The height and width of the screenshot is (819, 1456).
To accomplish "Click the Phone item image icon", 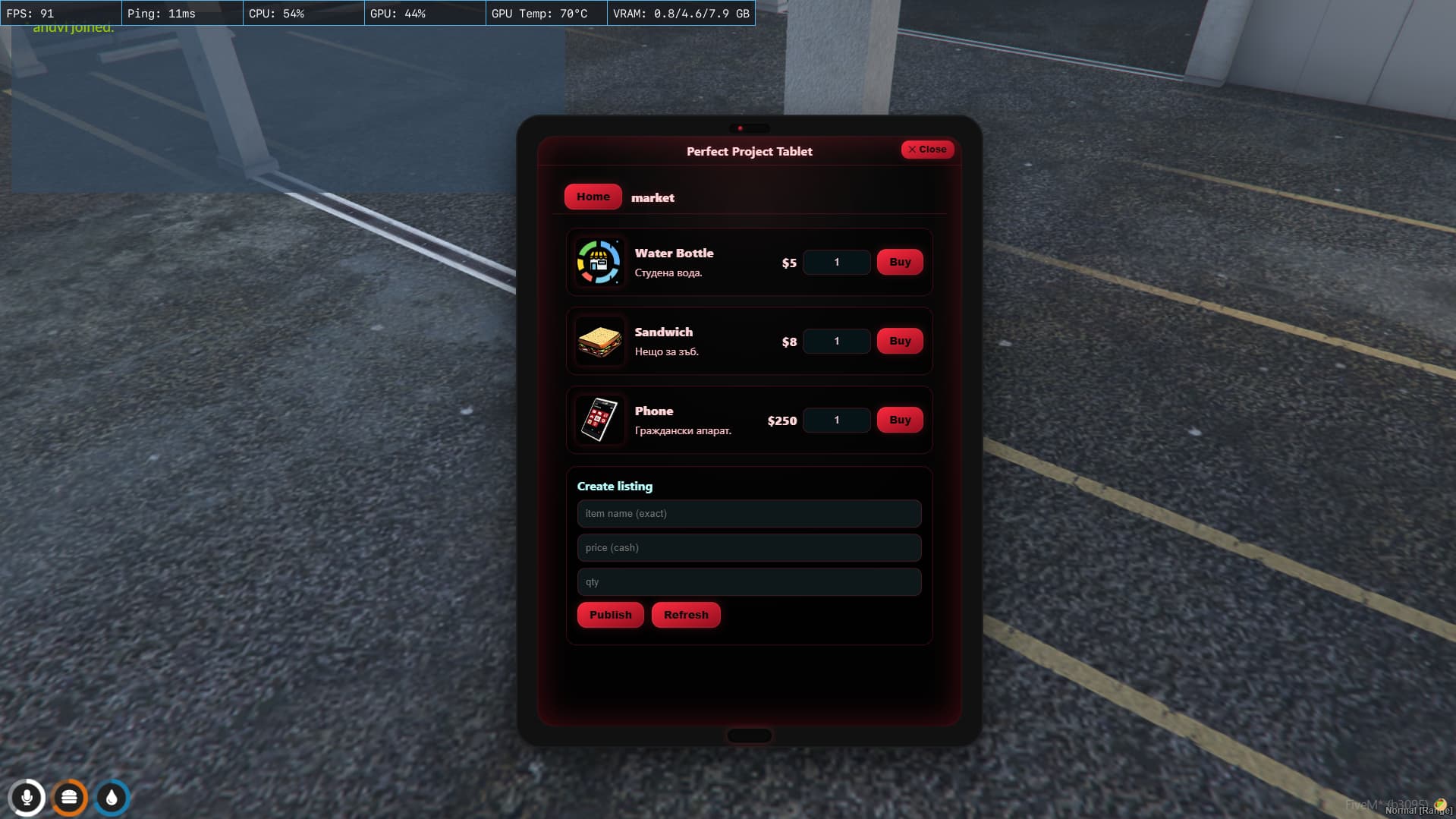I will coord(599,419).
